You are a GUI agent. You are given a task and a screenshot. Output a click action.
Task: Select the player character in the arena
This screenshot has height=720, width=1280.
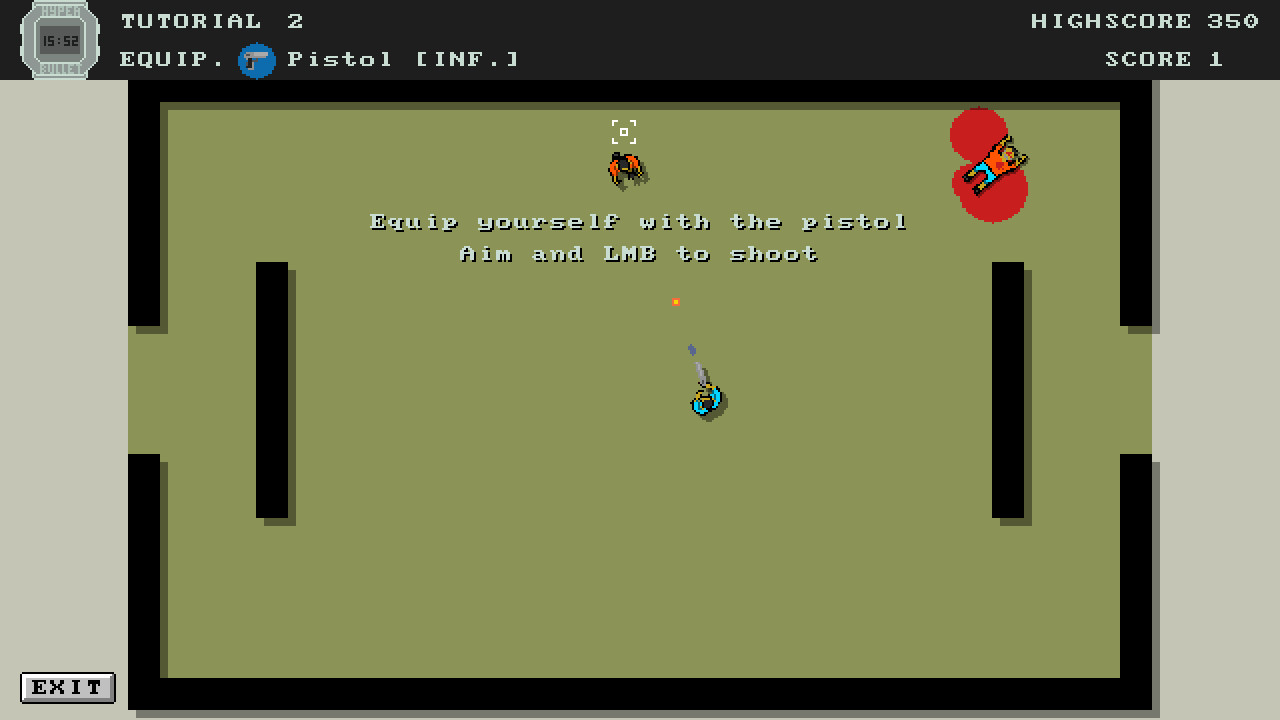pos(707,398)
